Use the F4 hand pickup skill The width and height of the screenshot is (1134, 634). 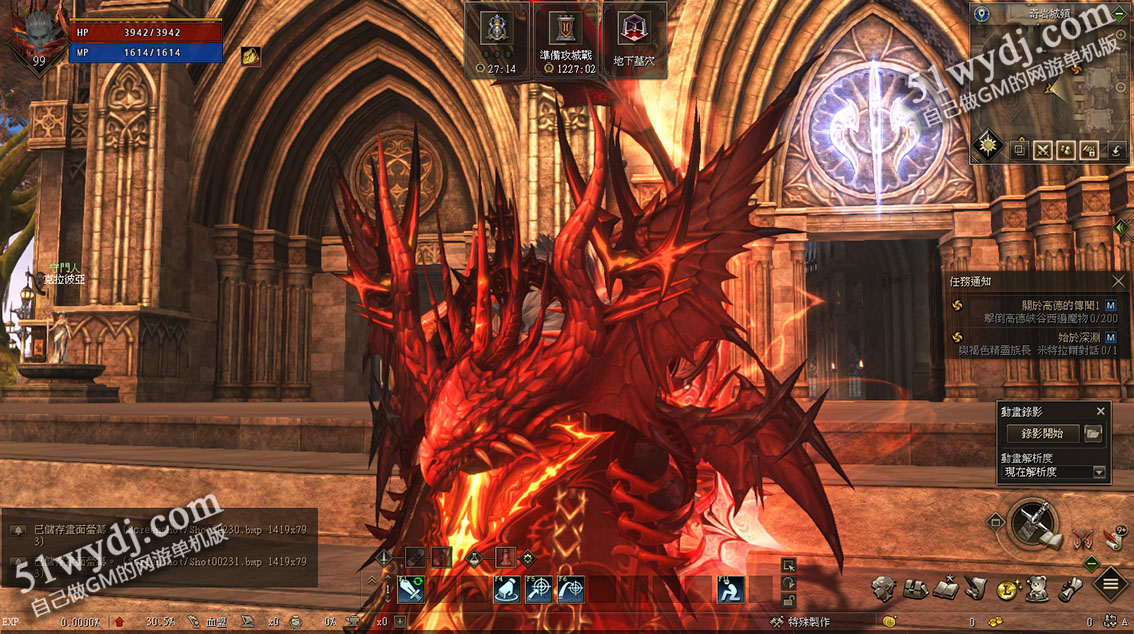point(507,590)
